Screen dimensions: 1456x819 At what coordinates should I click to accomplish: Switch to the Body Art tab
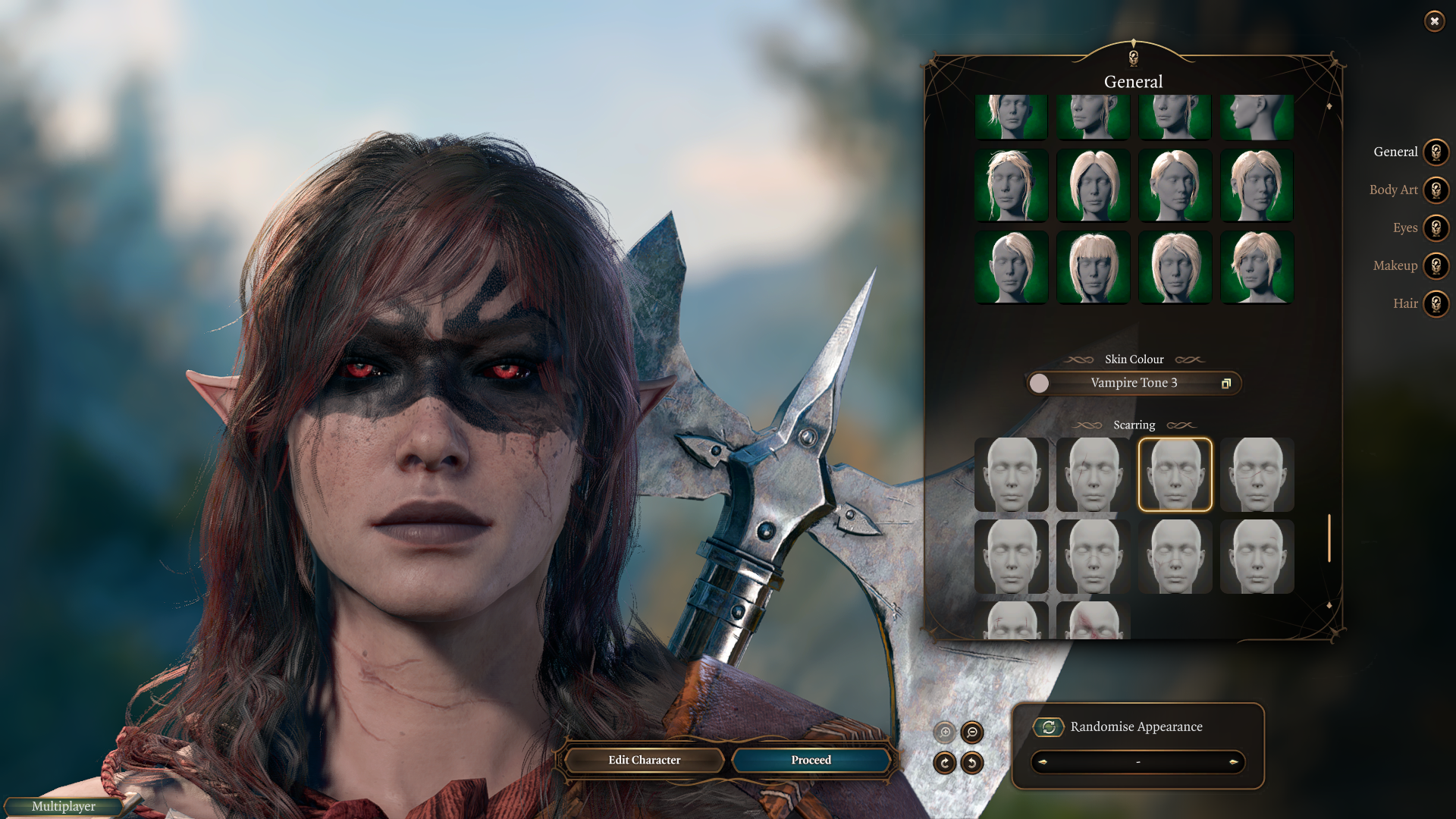1436,190
